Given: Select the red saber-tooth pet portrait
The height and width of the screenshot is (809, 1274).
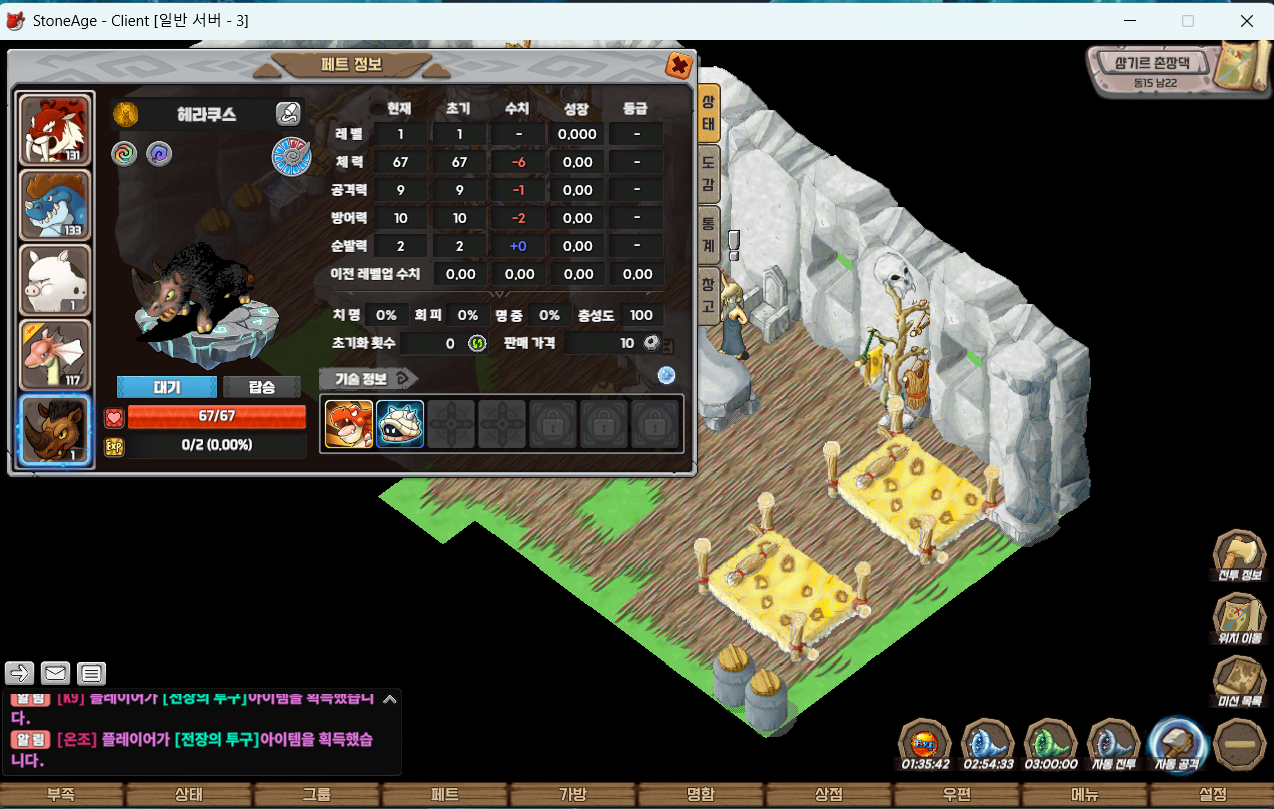Looking at the screenshot, I should point(56,130).
